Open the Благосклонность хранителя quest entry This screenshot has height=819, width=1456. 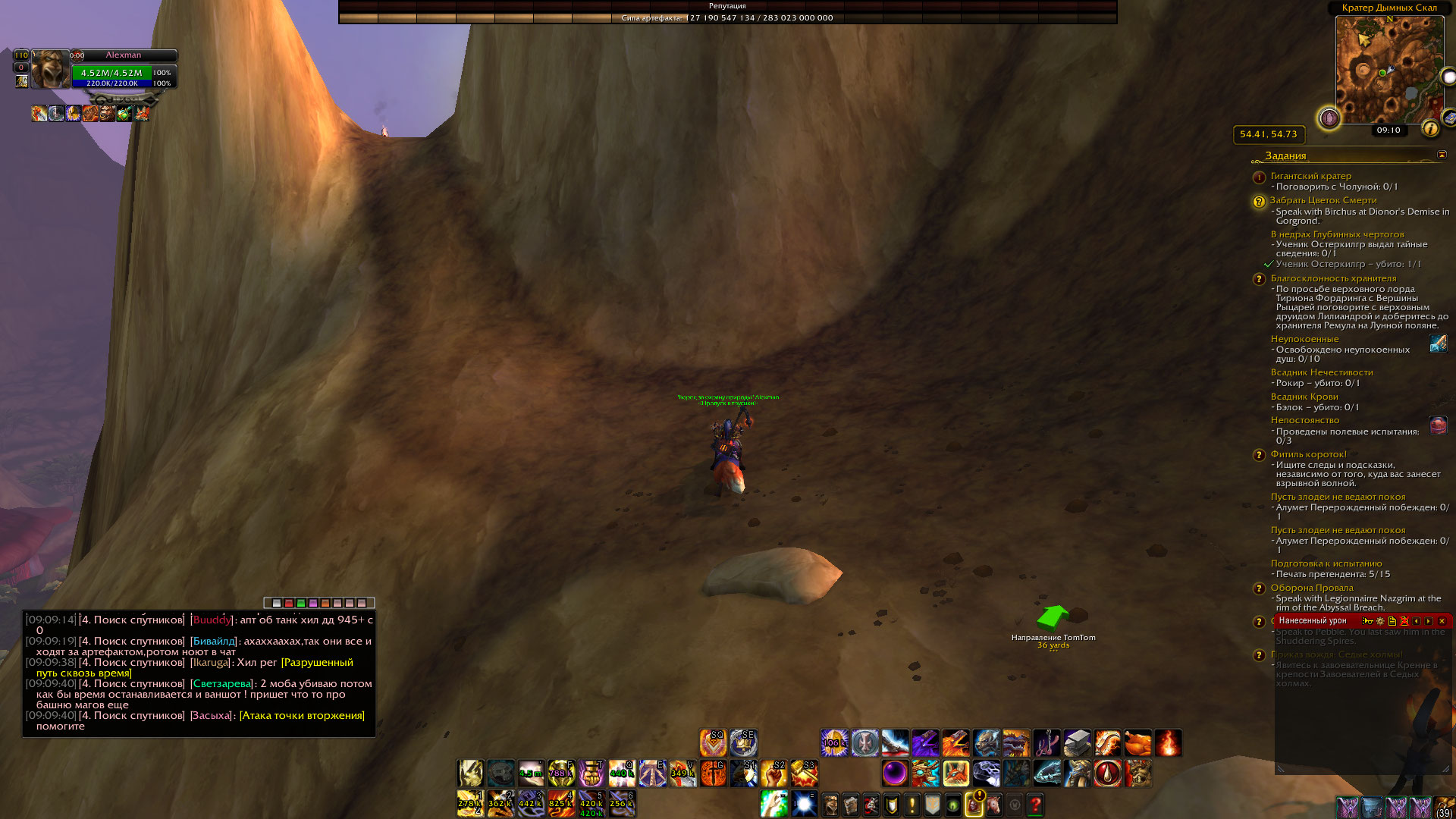[1333, 278]
